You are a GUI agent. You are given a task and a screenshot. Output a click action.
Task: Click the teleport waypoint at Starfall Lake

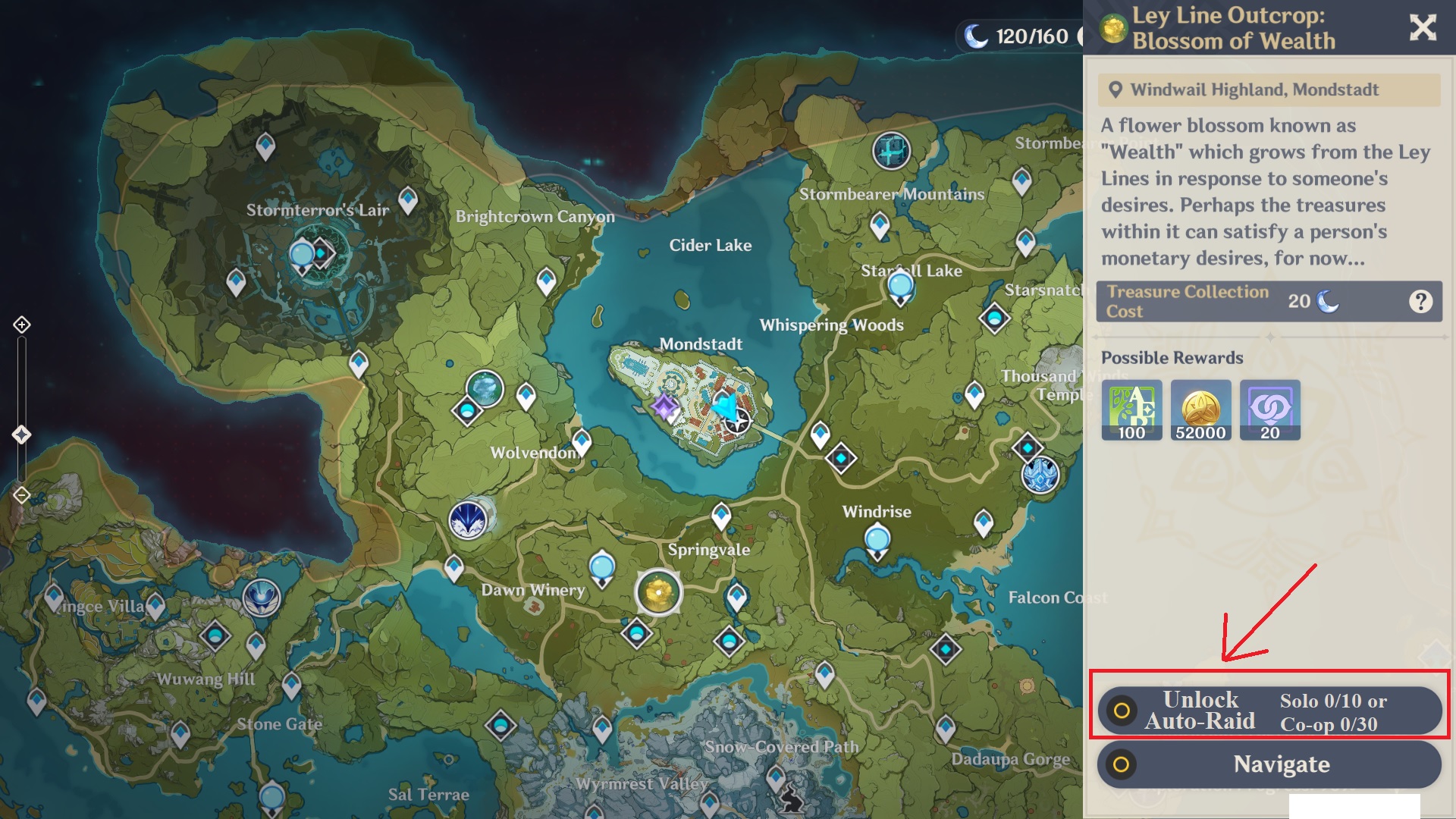(899, 287)
